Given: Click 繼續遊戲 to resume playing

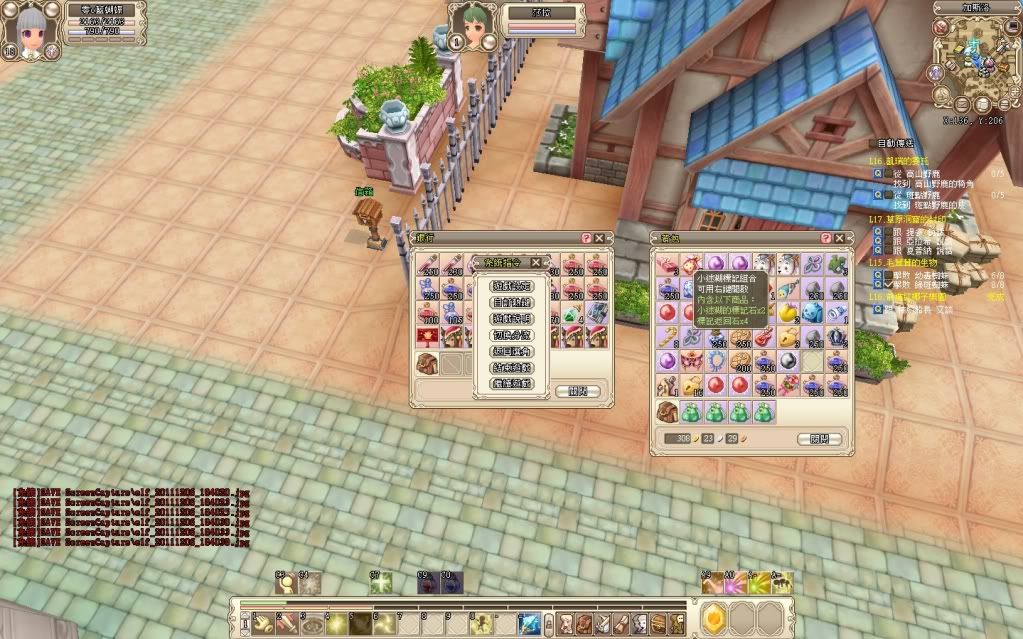Looking at the screenshot, I should (511, 383).
